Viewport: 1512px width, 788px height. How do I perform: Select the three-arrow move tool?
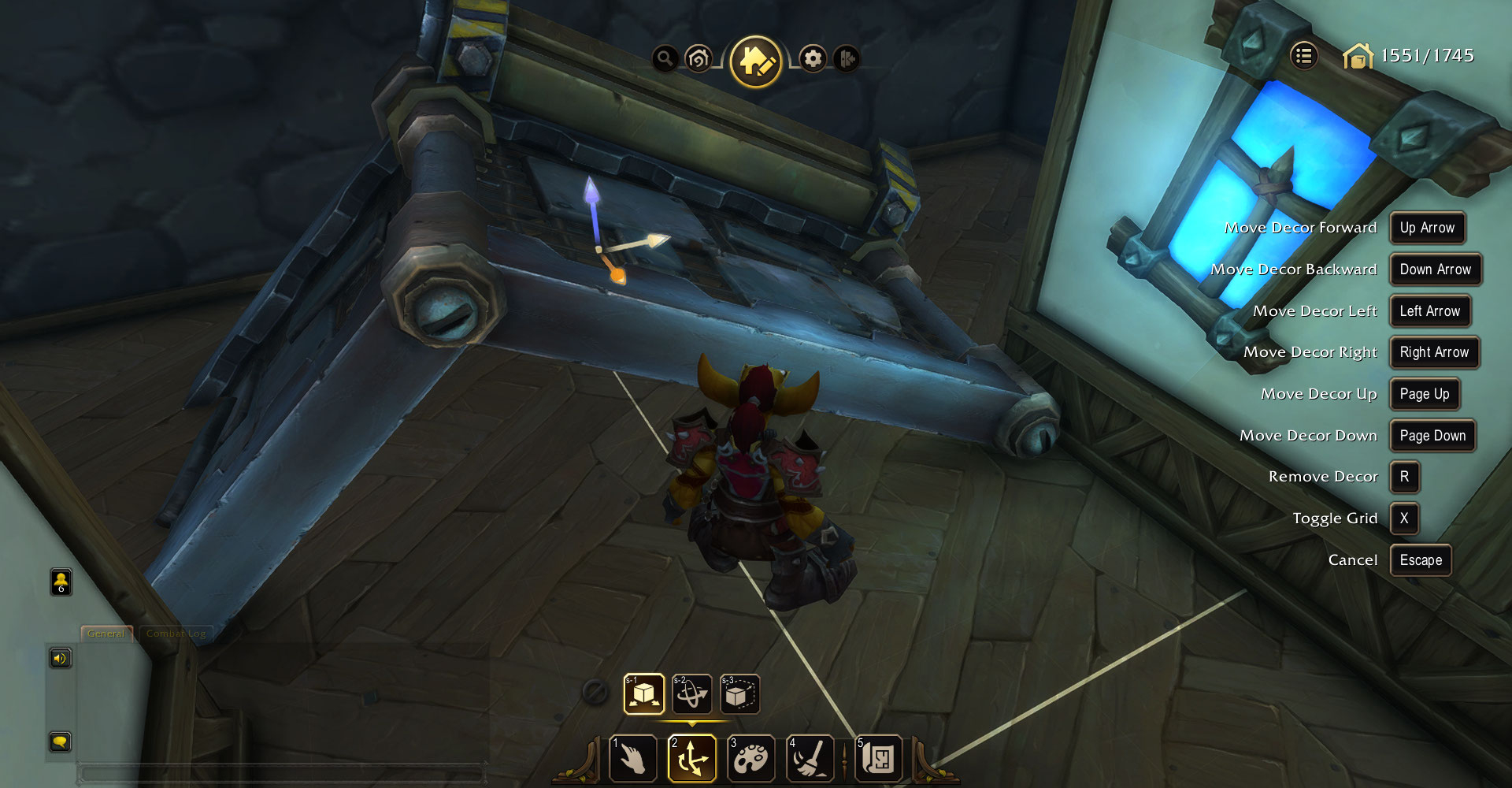tap(692, 758)
